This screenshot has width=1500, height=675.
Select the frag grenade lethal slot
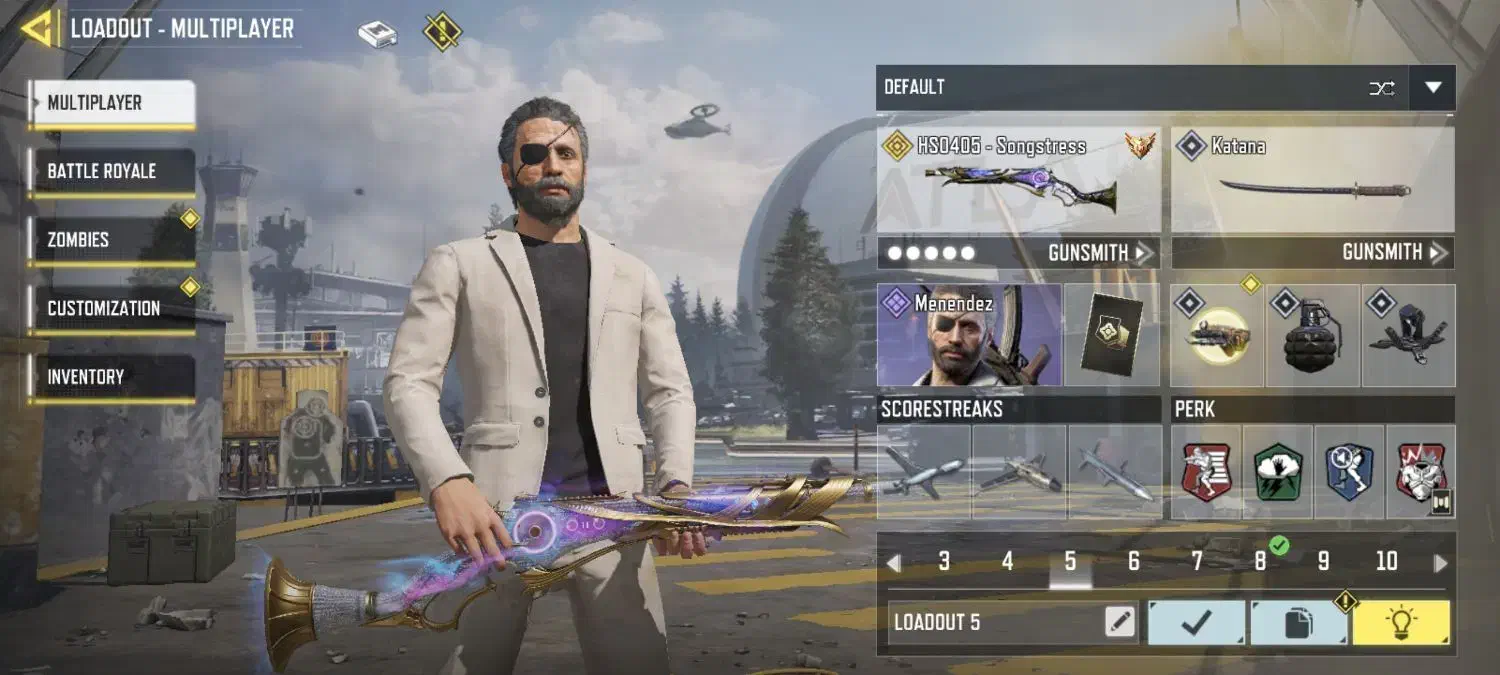click(x=1312, y=336)
